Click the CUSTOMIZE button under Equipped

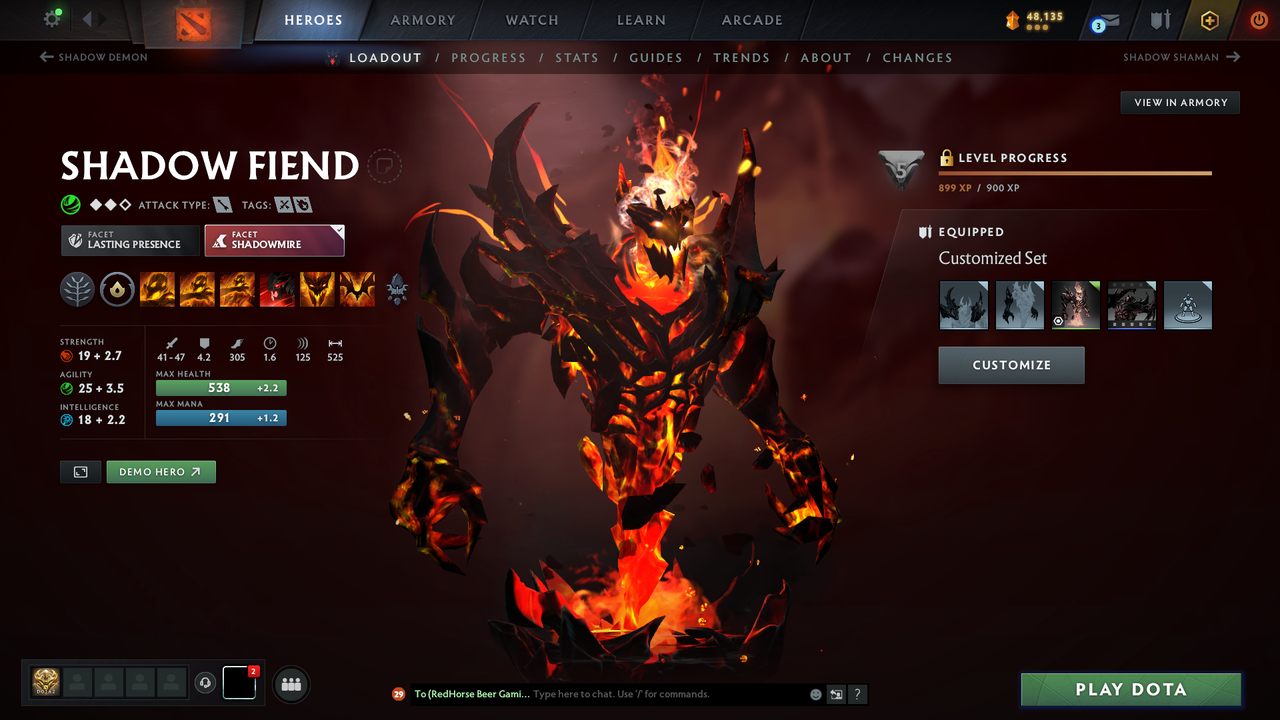pos(1011,365)
